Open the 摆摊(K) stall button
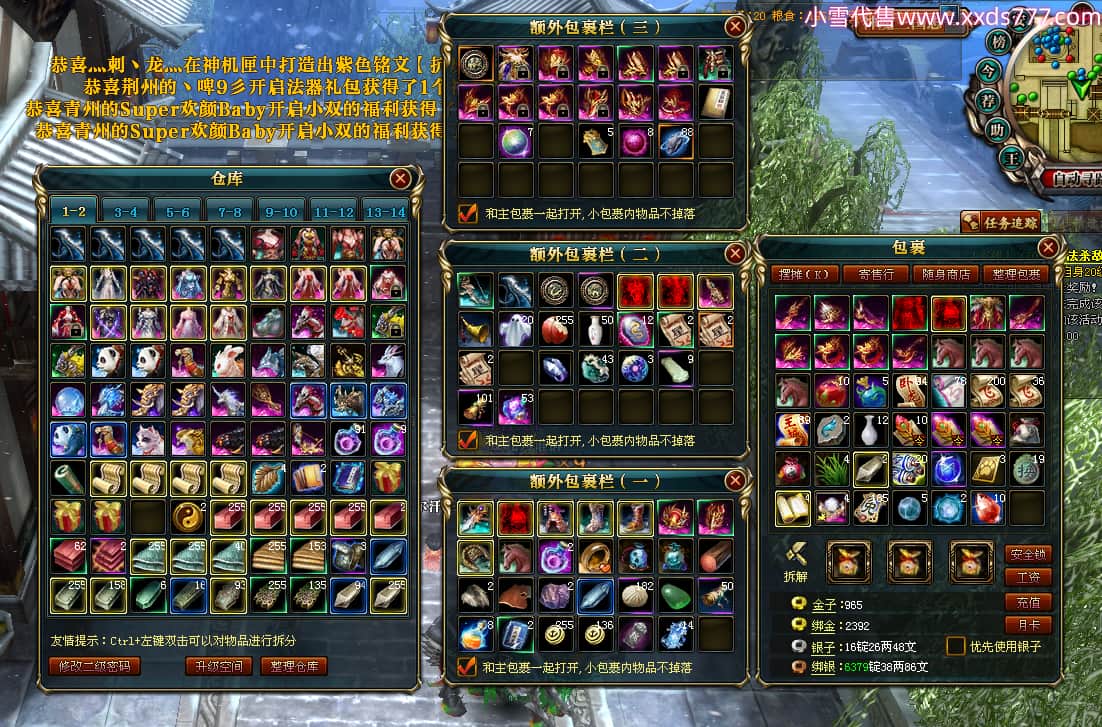Screen dimensions: 1102x727 coord(801,274)
